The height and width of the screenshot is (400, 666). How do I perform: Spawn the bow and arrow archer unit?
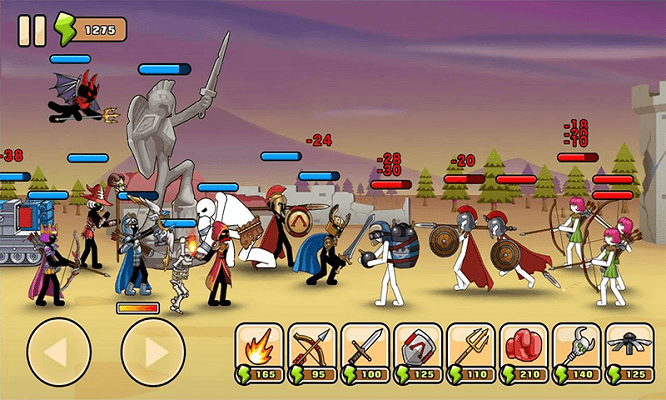coord(312,354)
